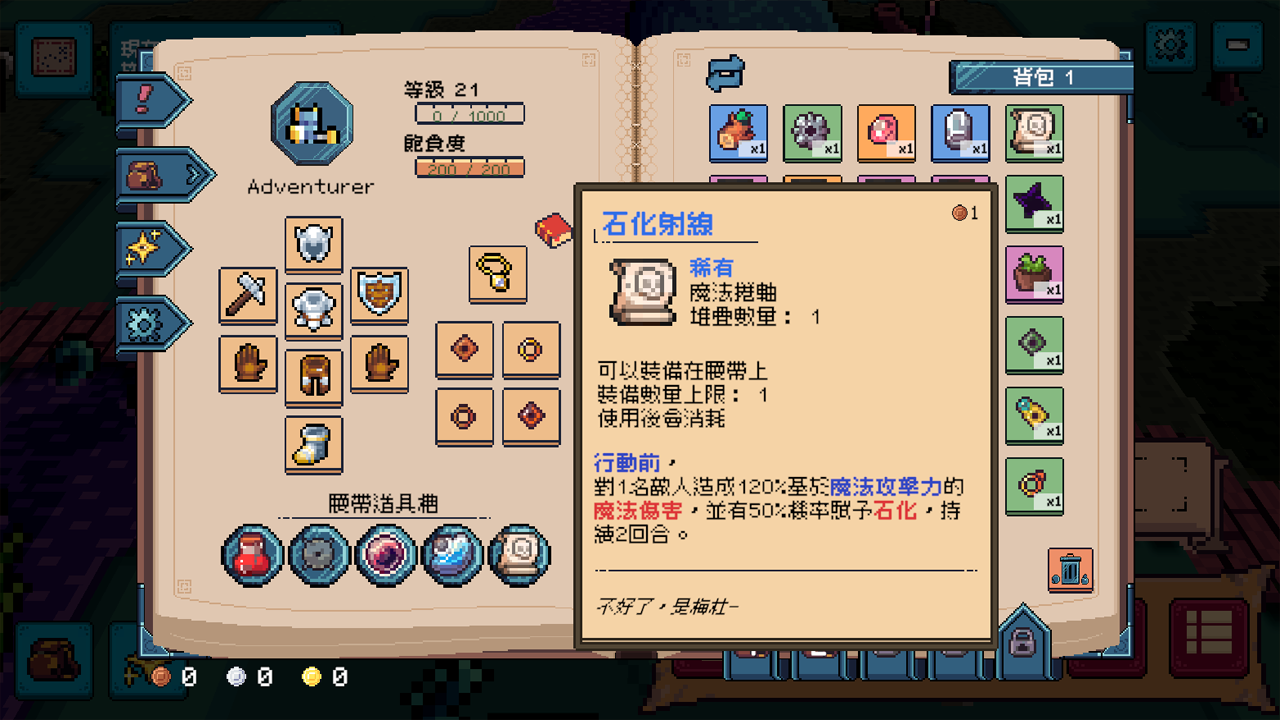Click the star skills tab in the sidebar
Screen dimensions: 1280x720
click(145, 245)
